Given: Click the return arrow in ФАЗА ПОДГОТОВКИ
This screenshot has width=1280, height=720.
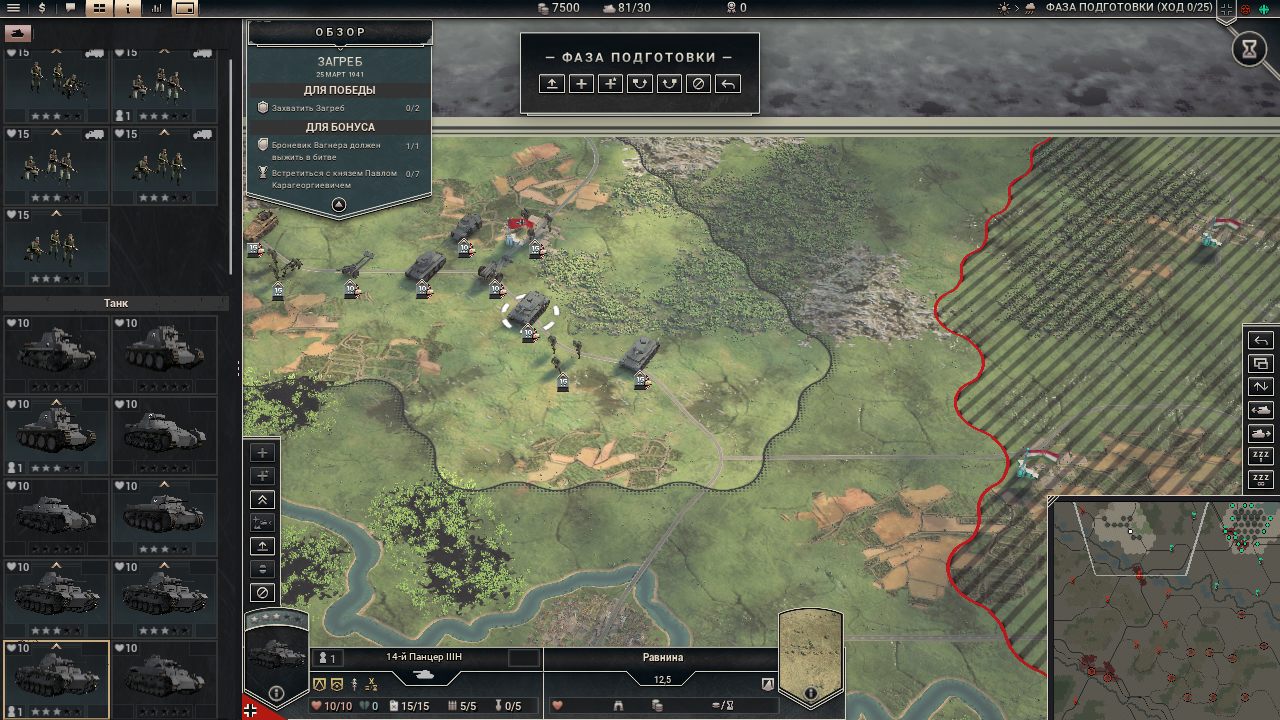Looking at the screenshot, I should 729,84.
